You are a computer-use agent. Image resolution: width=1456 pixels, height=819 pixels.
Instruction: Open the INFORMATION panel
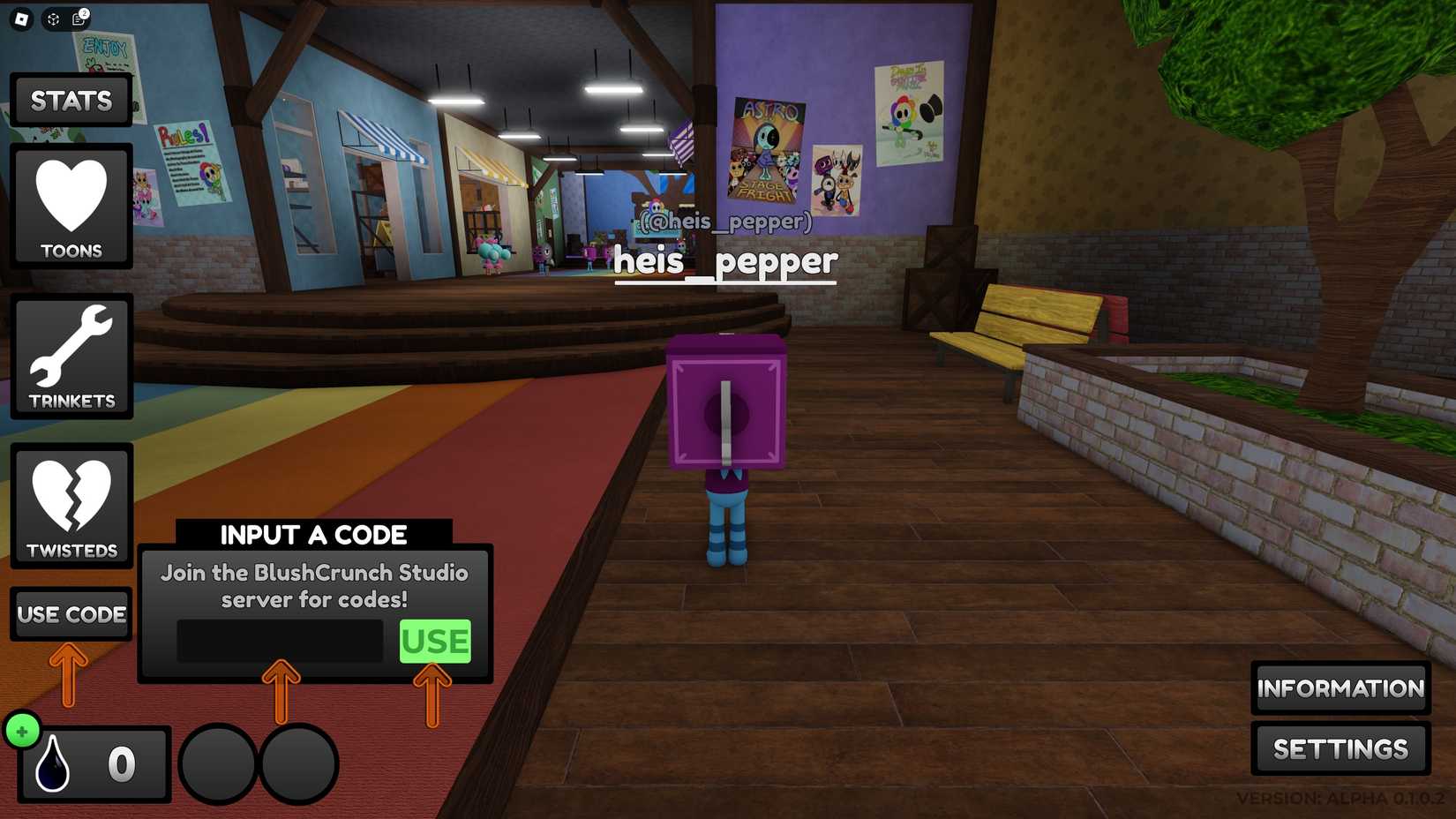tap(1340, 689)
